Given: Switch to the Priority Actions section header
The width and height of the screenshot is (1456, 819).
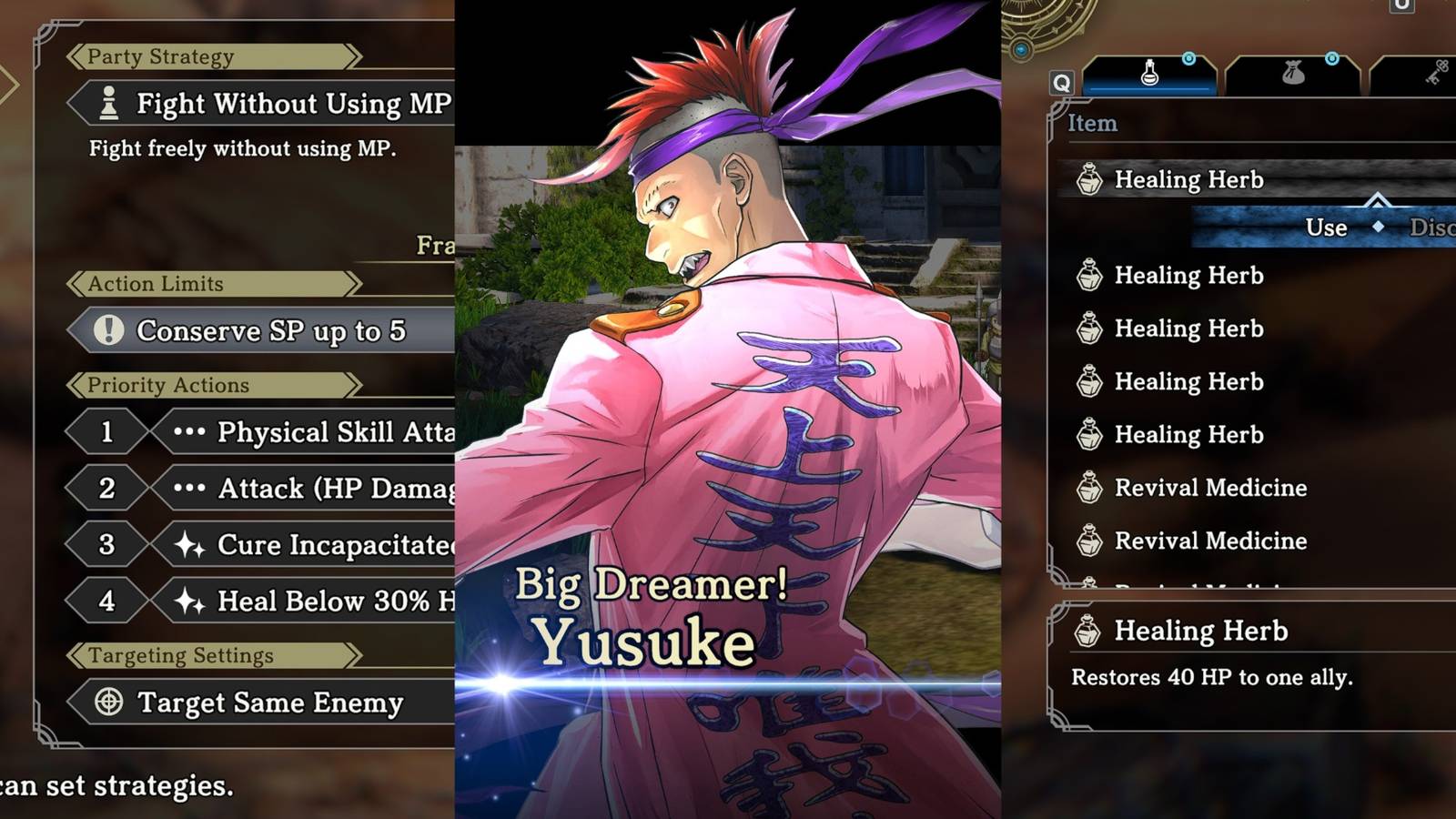Looking at the screenshot, I should (168, 385).
